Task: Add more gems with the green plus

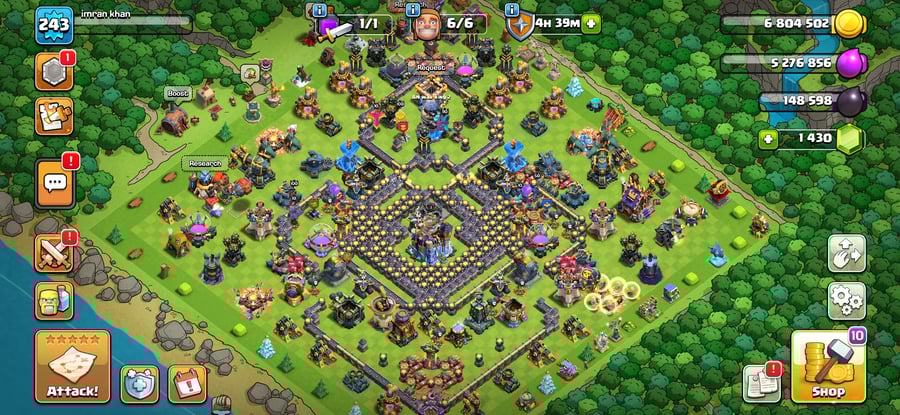Action: (768, 138)
